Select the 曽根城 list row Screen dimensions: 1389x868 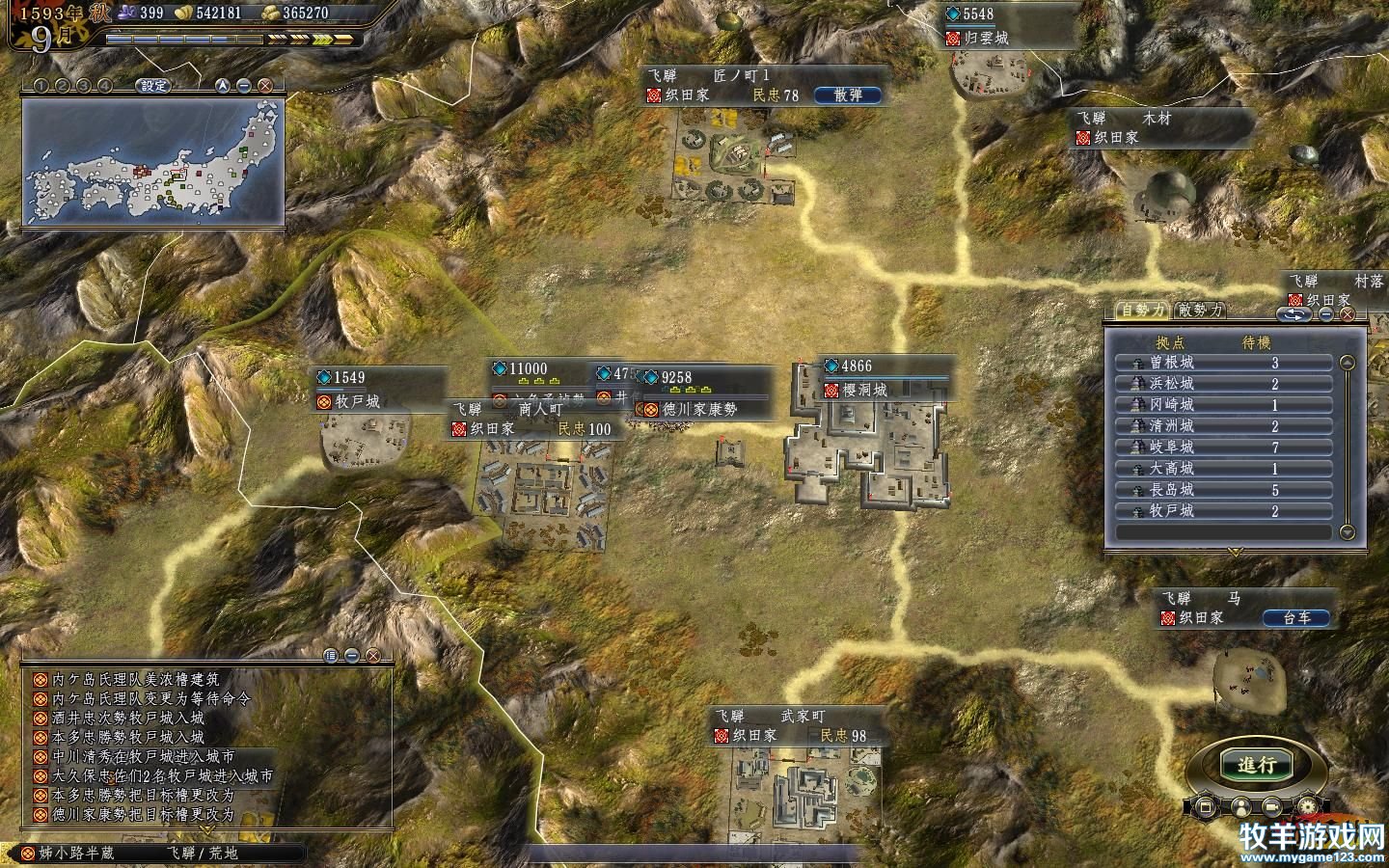1223,364
